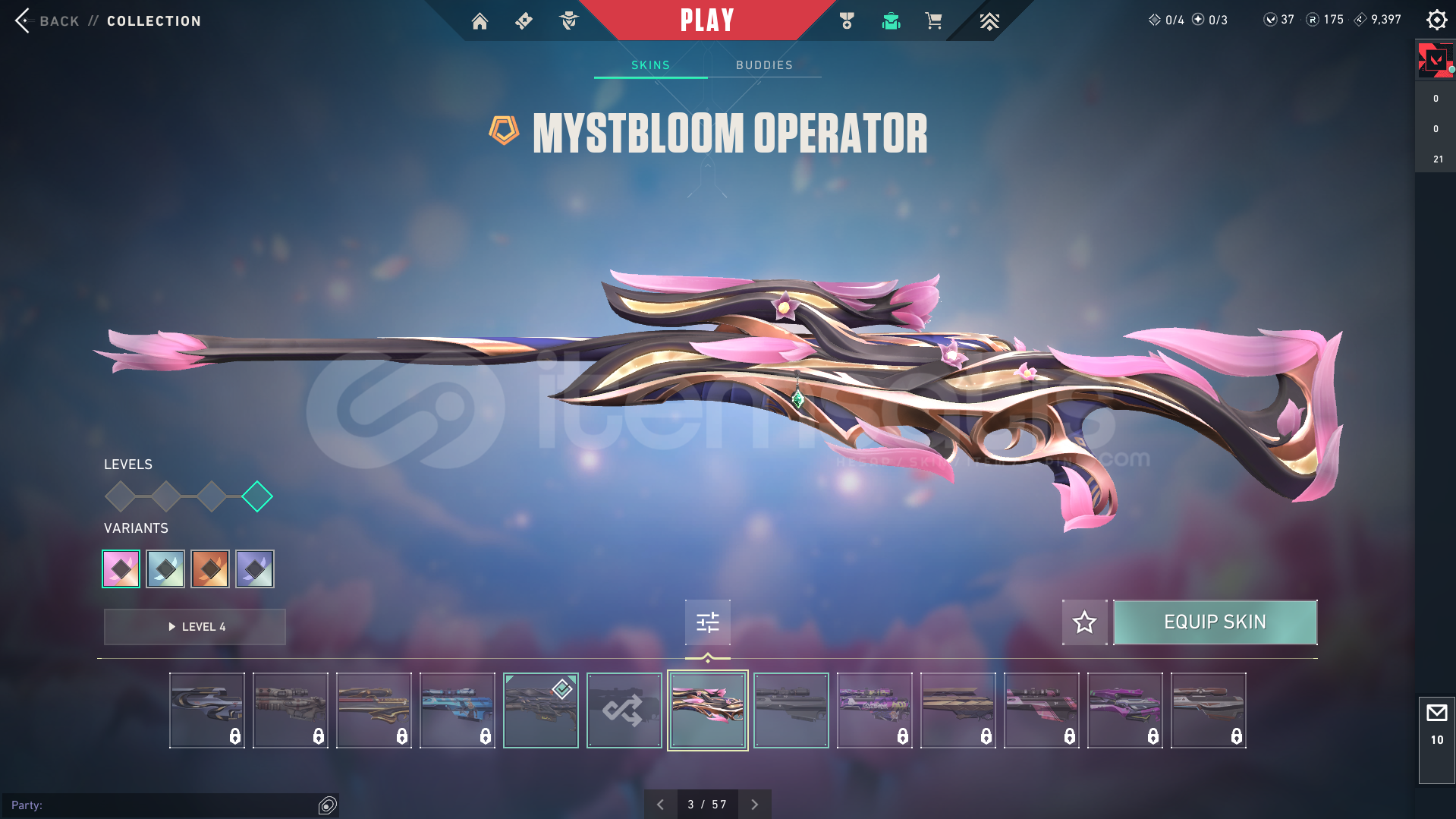Viewport: 1456px width, 819px height.
Task: Open the home screen icon
Action: [x=480, y=21]
